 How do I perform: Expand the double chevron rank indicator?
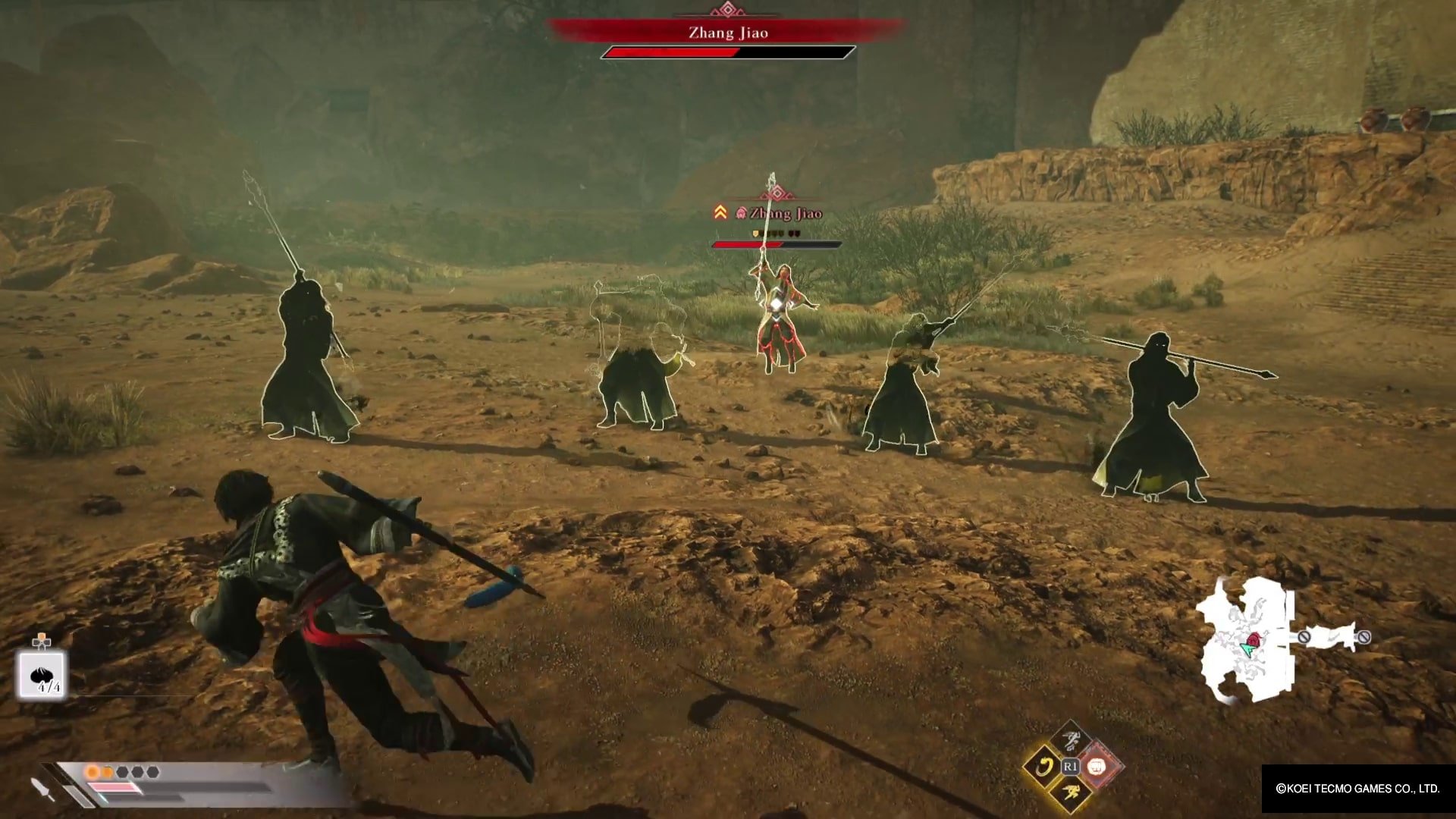pyautogui.click(x=721, y=212)
